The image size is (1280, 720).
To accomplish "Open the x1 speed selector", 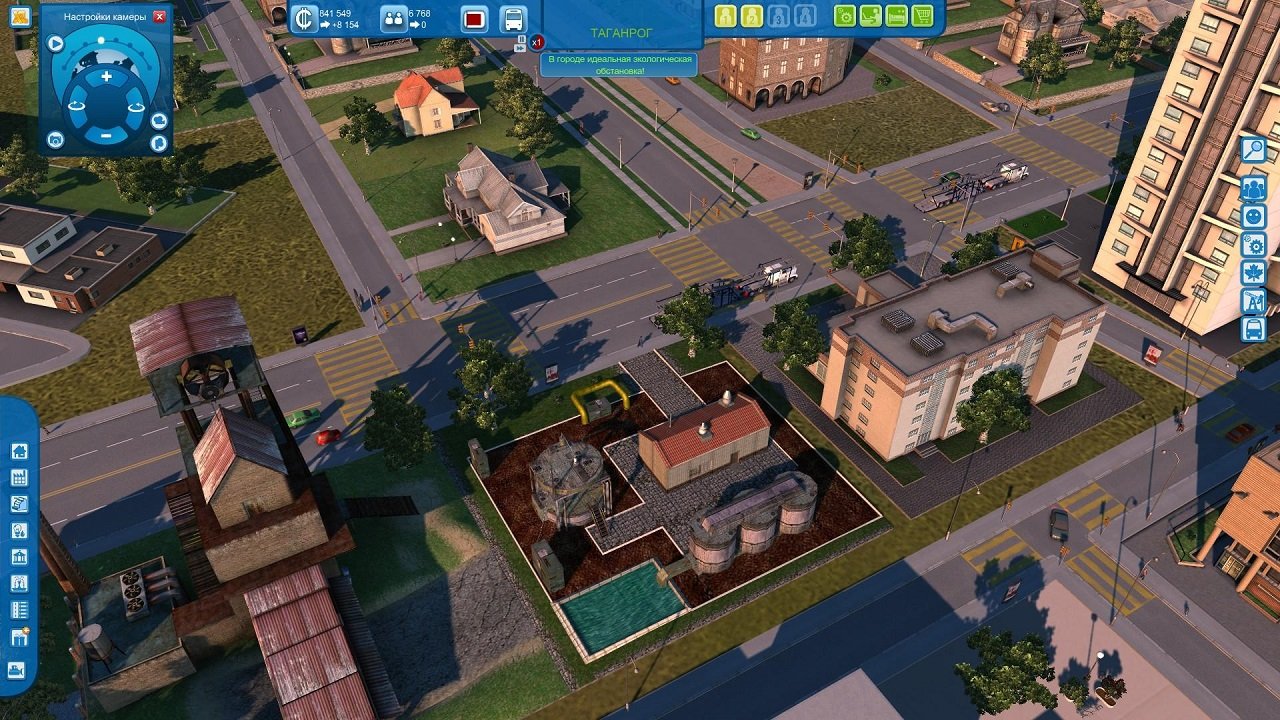I will (x=538, y=41).
